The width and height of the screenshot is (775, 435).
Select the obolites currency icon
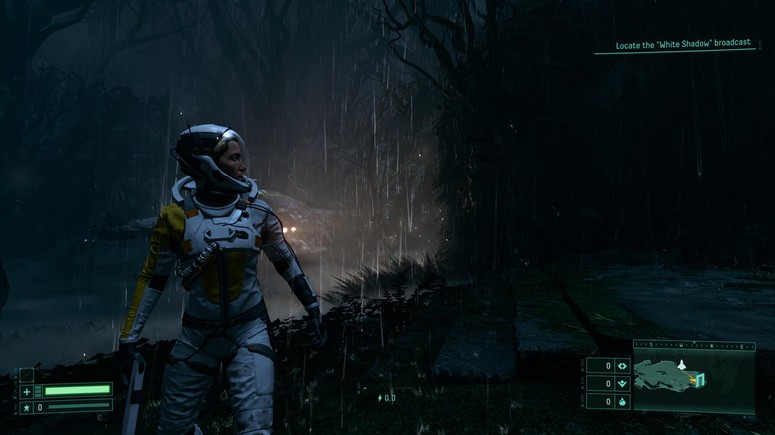[623, 366]
